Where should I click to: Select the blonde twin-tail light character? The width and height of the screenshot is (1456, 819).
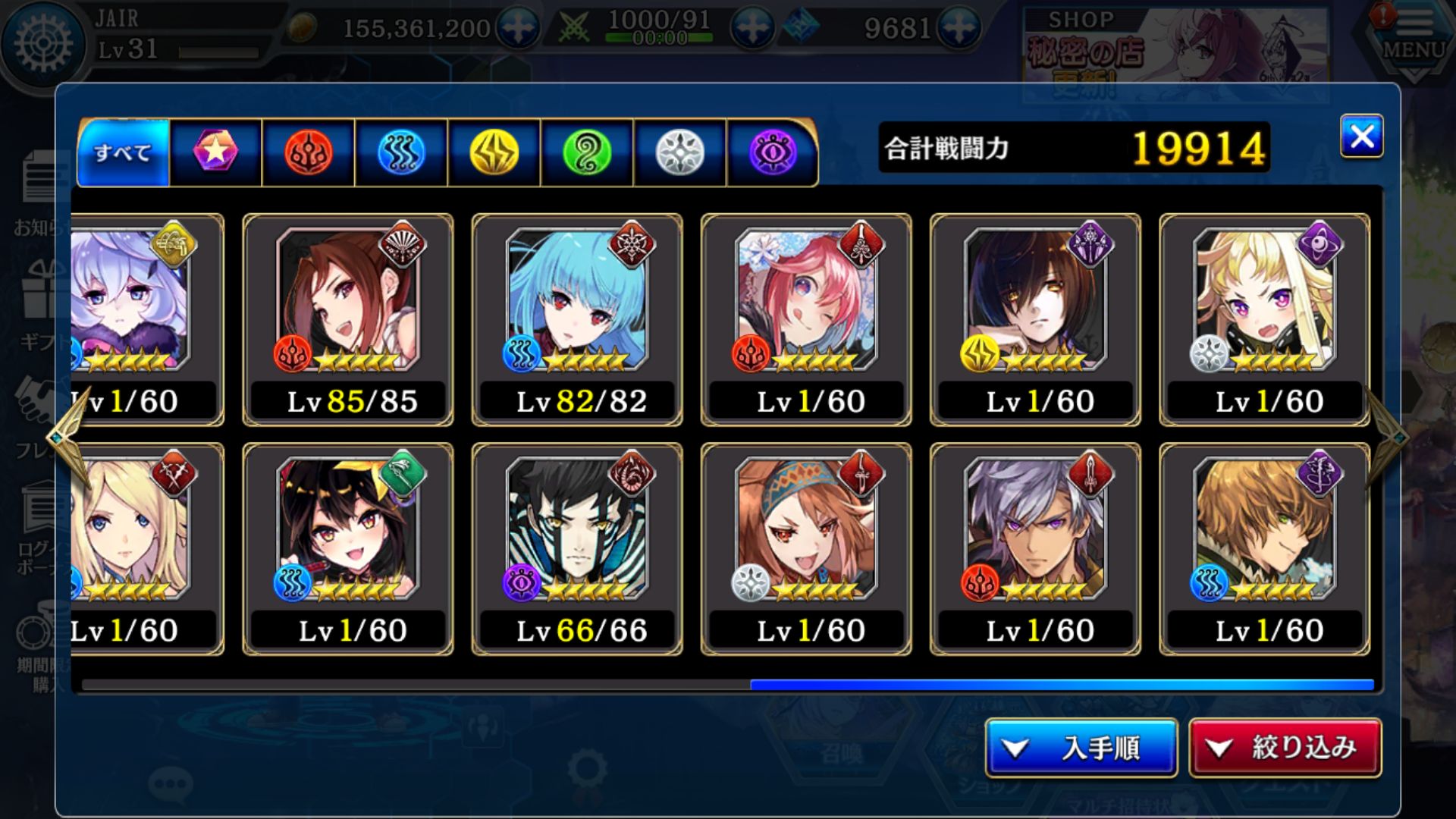(1264, 319)
